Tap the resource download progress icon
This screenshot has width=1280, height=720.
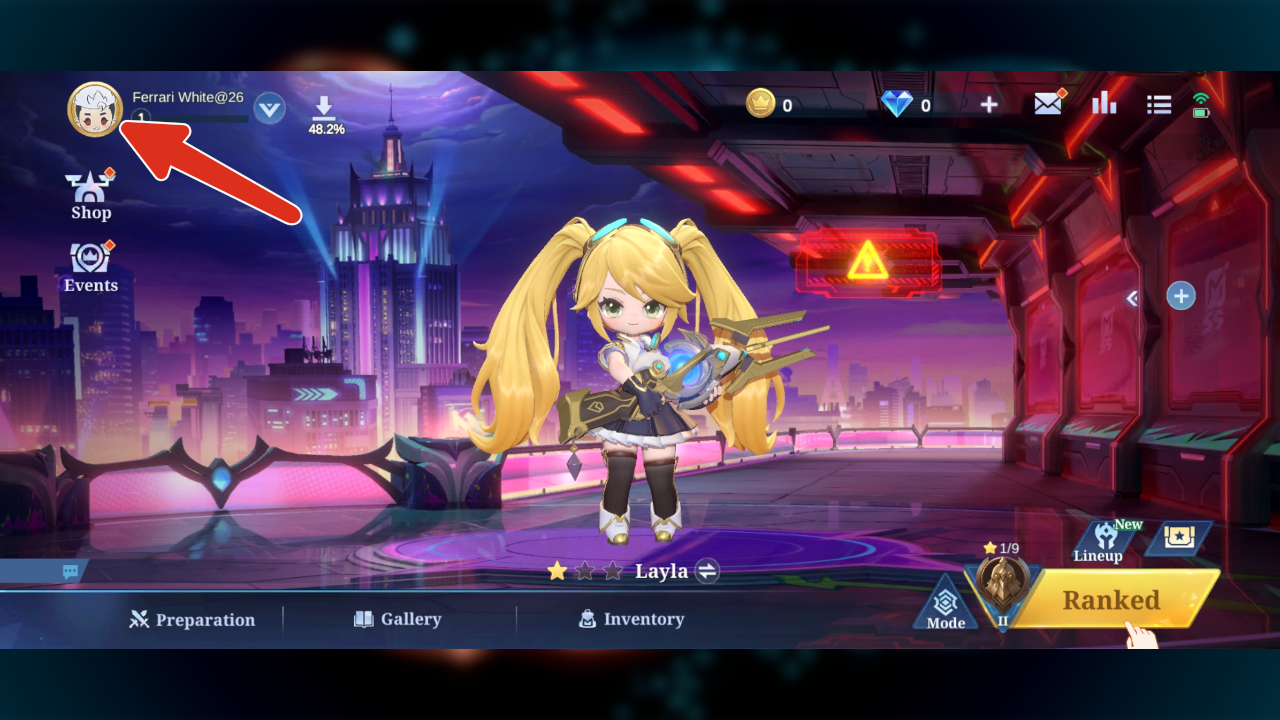(x=325, y=114)
